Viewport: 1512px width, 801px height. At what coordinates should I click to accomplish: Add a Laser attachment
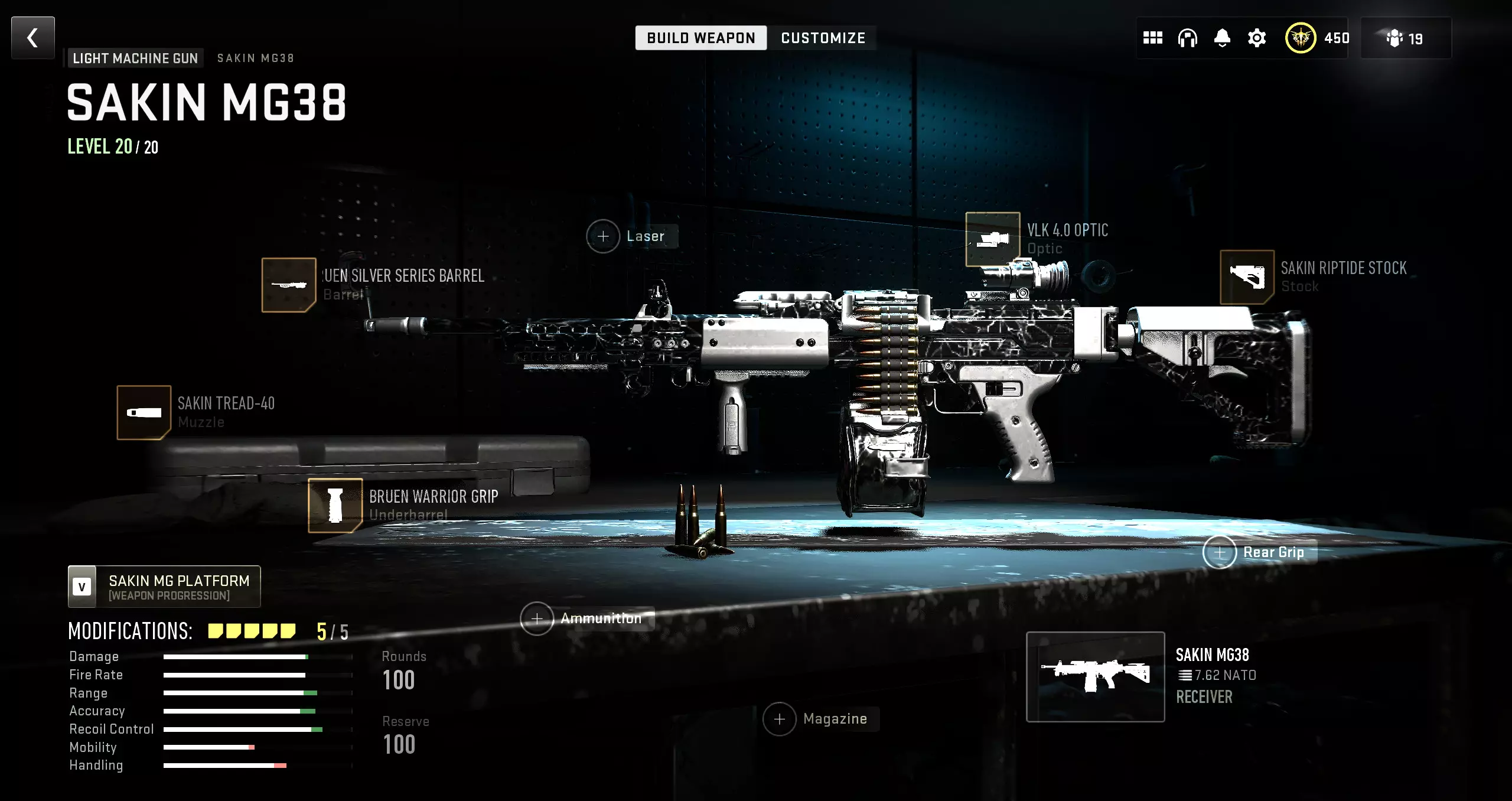coord(603,236)
